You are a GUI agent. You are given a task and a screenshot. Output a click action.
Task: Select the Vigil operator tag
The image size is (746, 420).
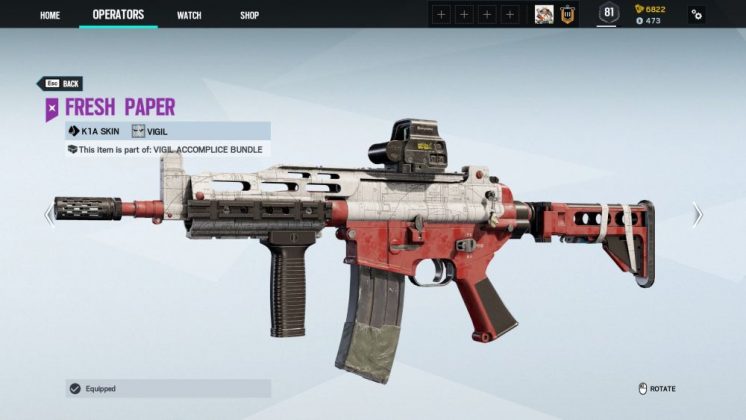pyautogui.click(x=150, y=131)
